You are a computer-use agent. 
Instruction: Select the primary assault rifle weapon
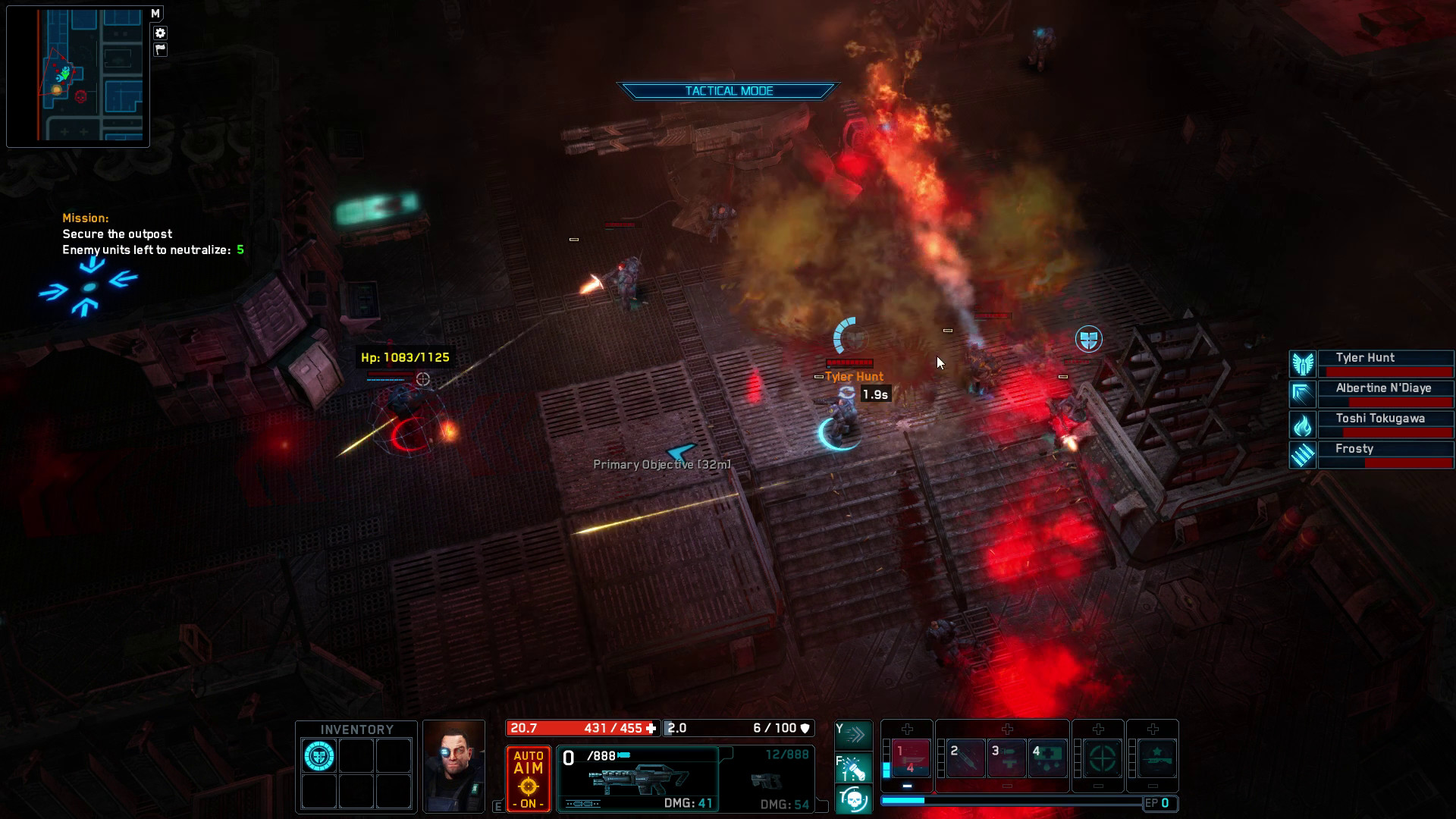[638, 779]
